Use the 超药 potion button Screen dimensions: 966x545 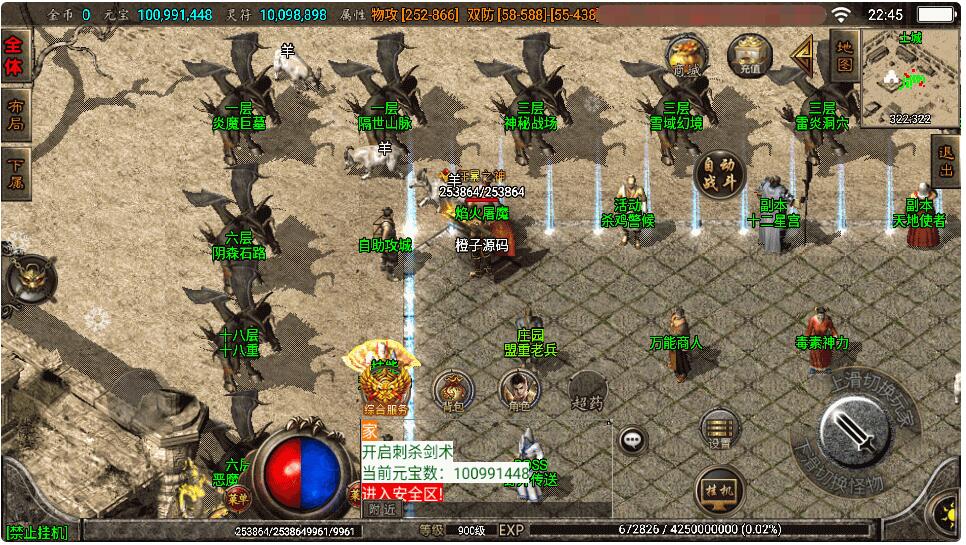(x=587, y=391)
